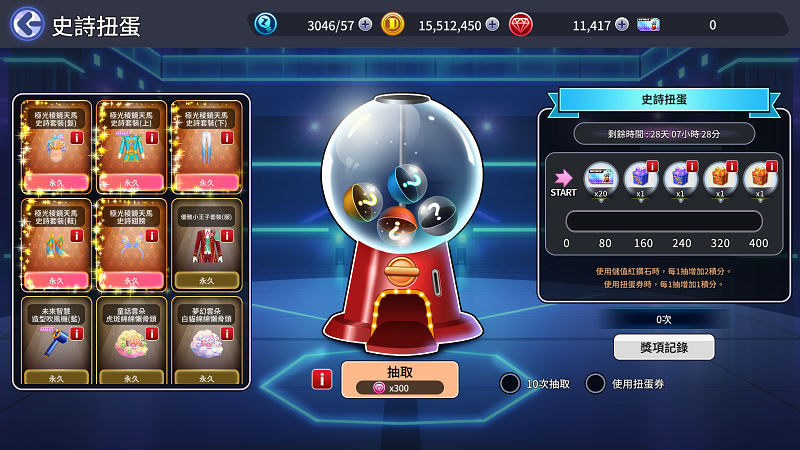Toggle the 使用扭蛋券 option
Image resolution: width=800 pixels, height=450 pixels.
point(596,383)
